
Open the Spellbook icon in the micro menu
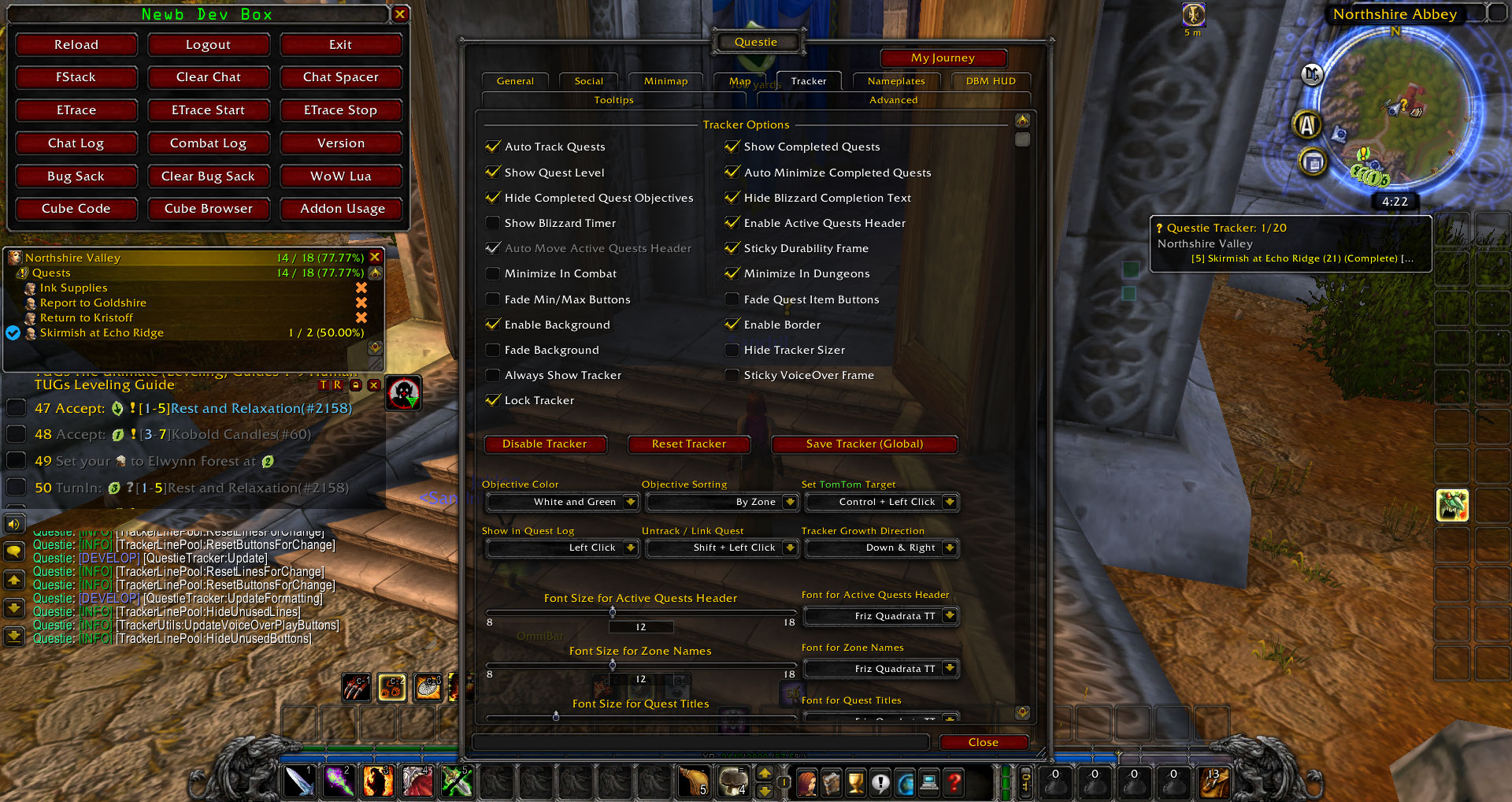coord(832,782)
